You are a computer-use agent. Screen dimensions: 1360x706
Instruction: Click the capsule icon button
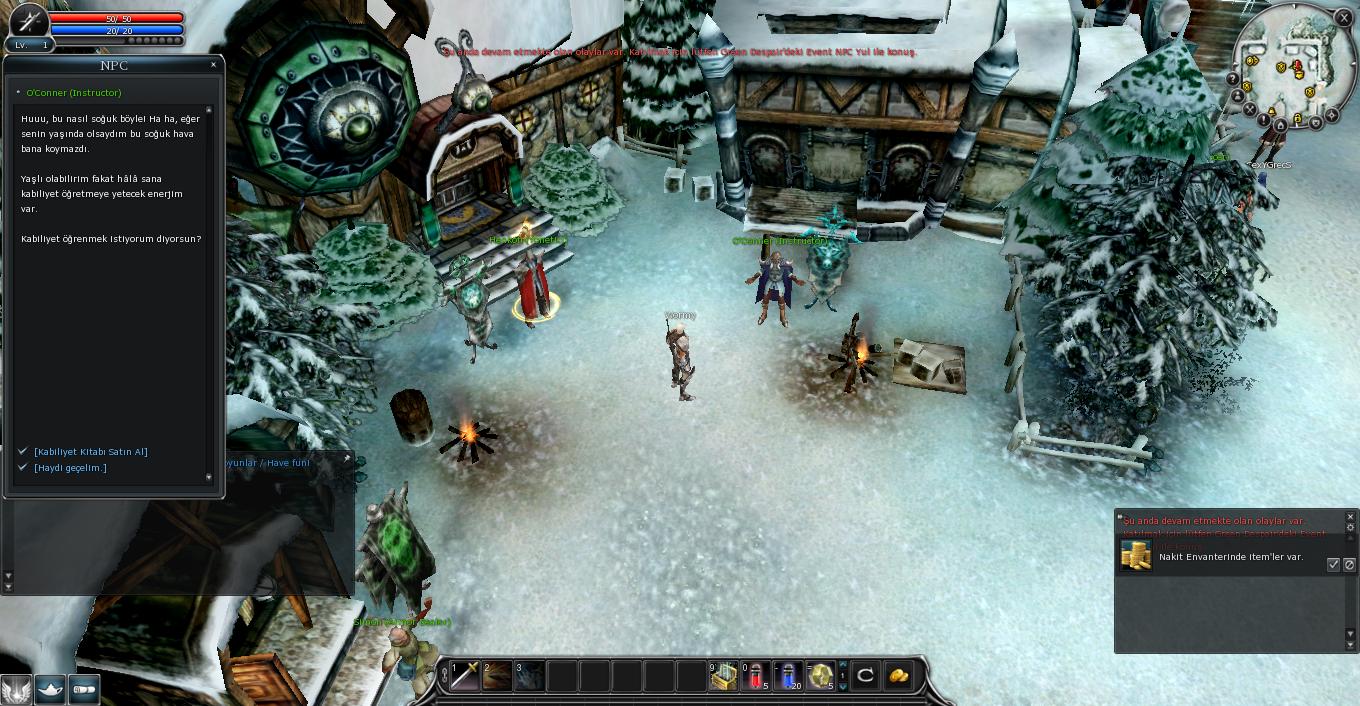tap(84, 689)
